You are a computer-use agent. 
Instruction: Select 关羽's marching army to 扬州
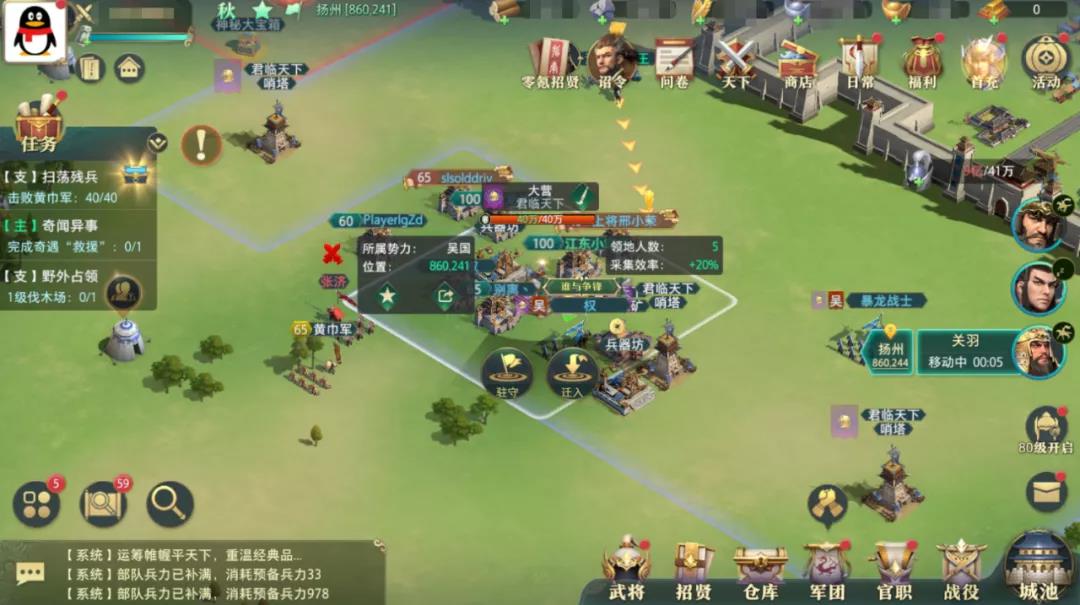(960, 353)
